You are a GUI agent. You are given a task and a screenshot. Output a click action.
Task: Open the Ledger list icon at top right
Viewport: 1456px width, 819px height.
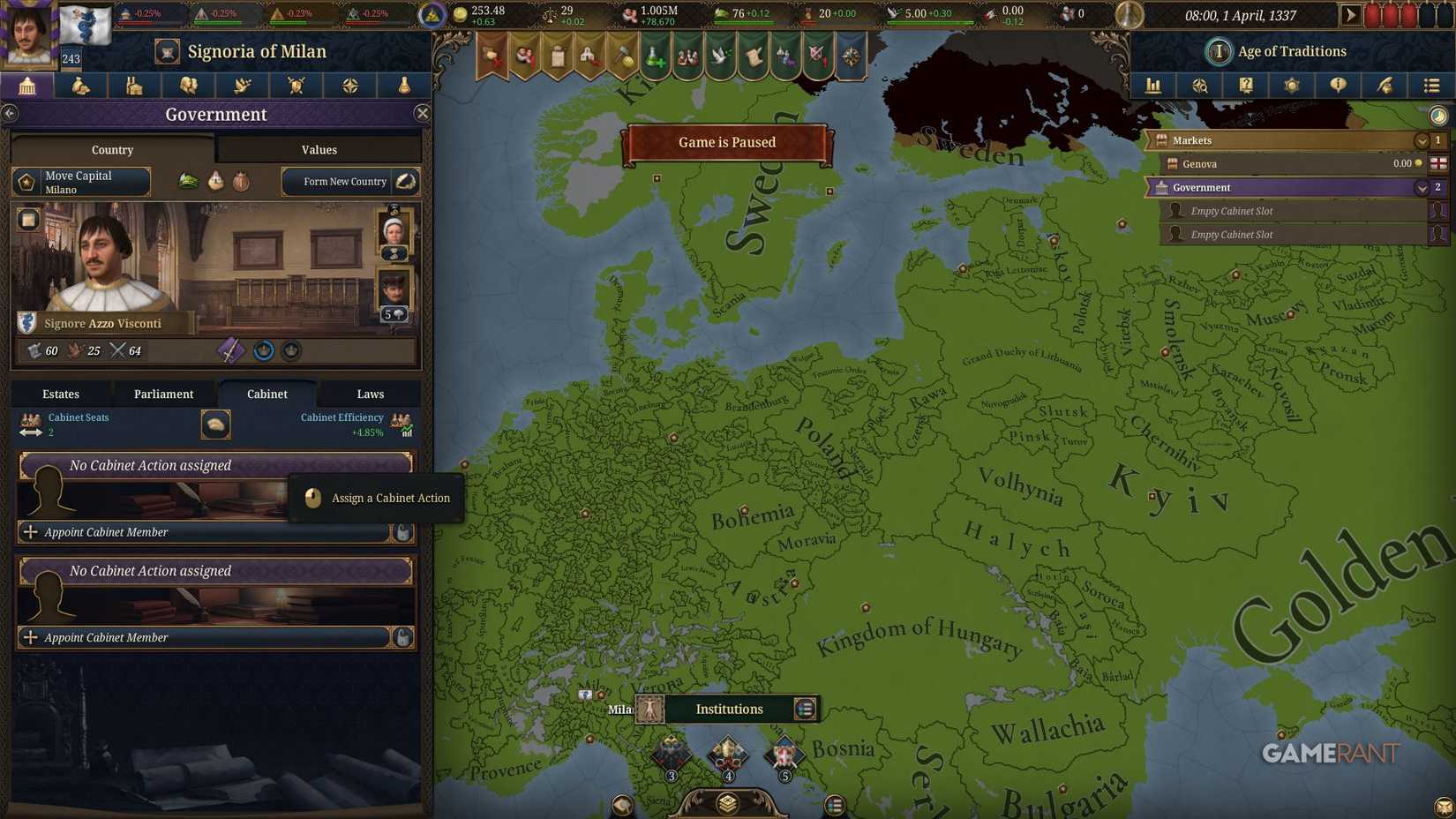coord(1431,86)
